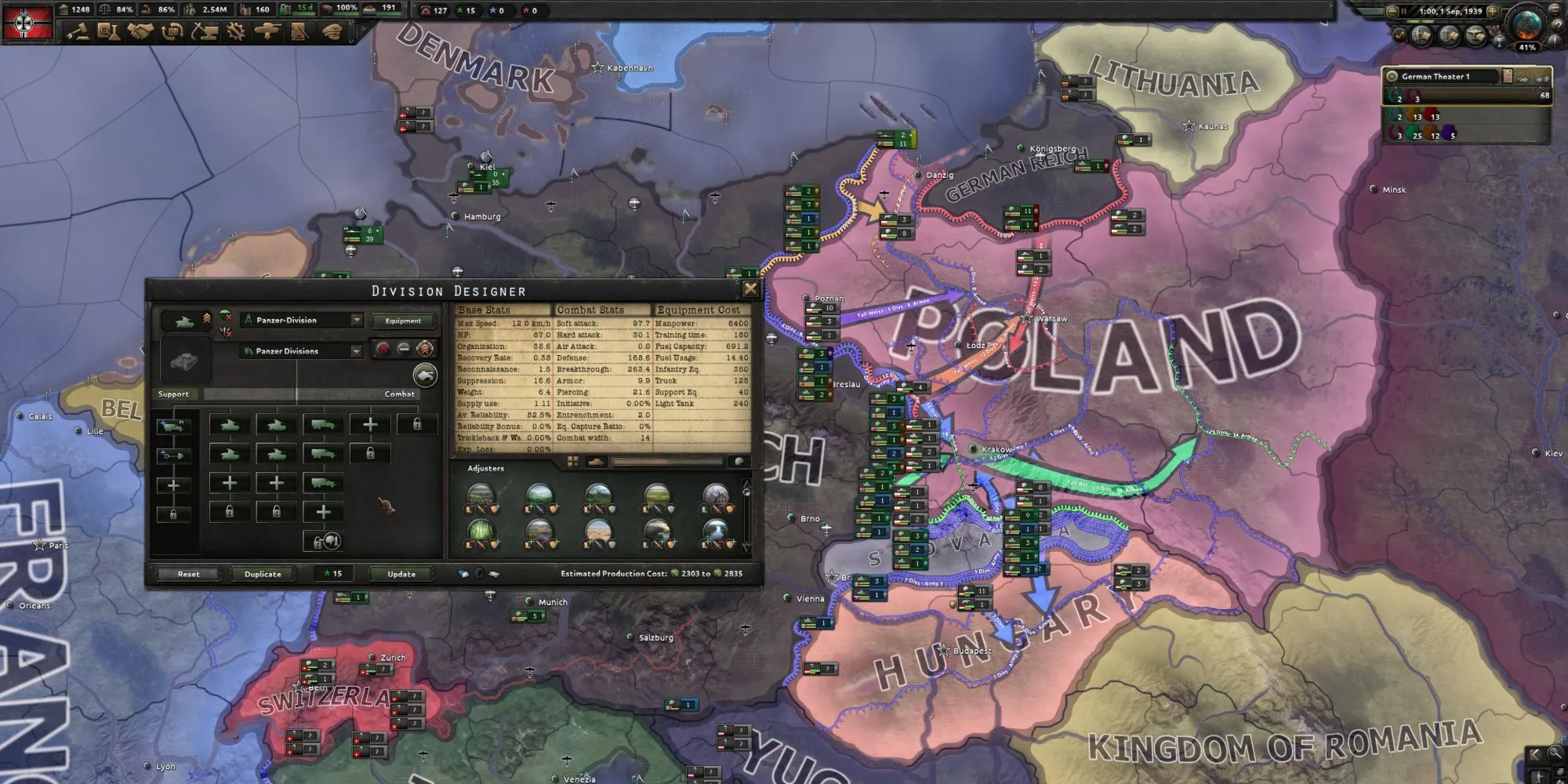Open the Diplomacy handshake menu

point(140,32)
